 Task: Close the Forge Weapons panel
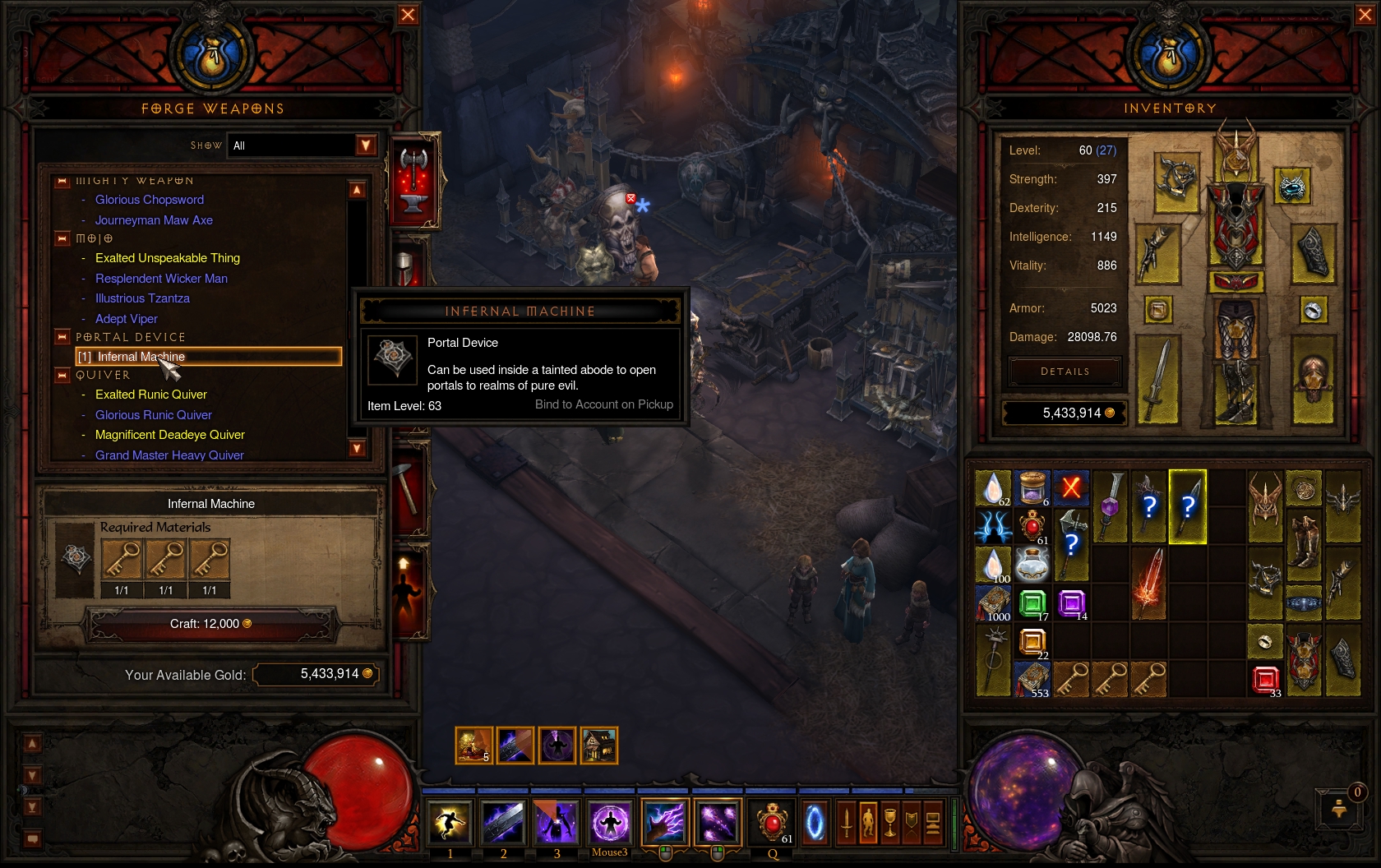408,15
